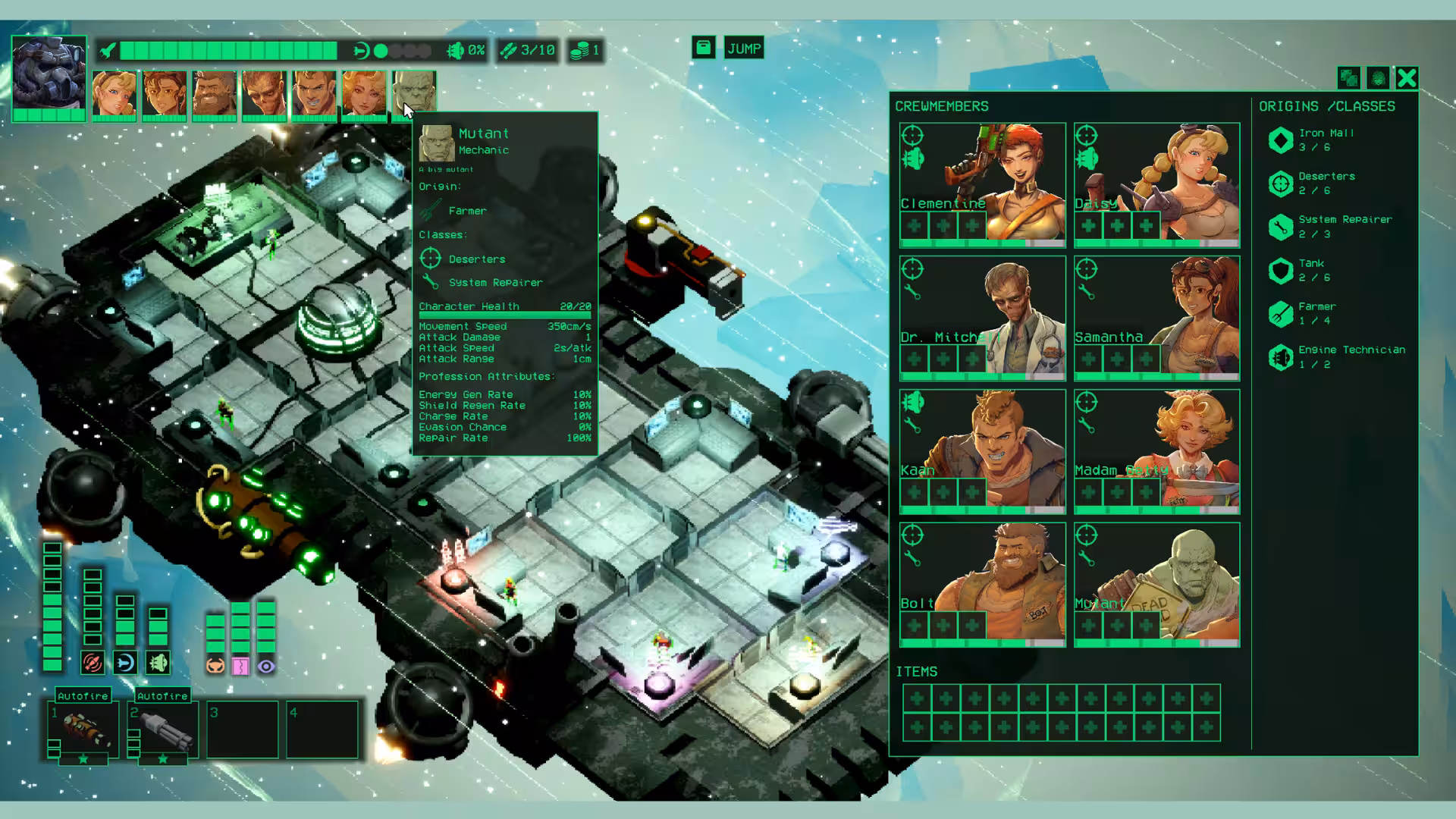Toggle Autofire on weapon slot 1
1456x819 pixels.
tap(83, 695)
